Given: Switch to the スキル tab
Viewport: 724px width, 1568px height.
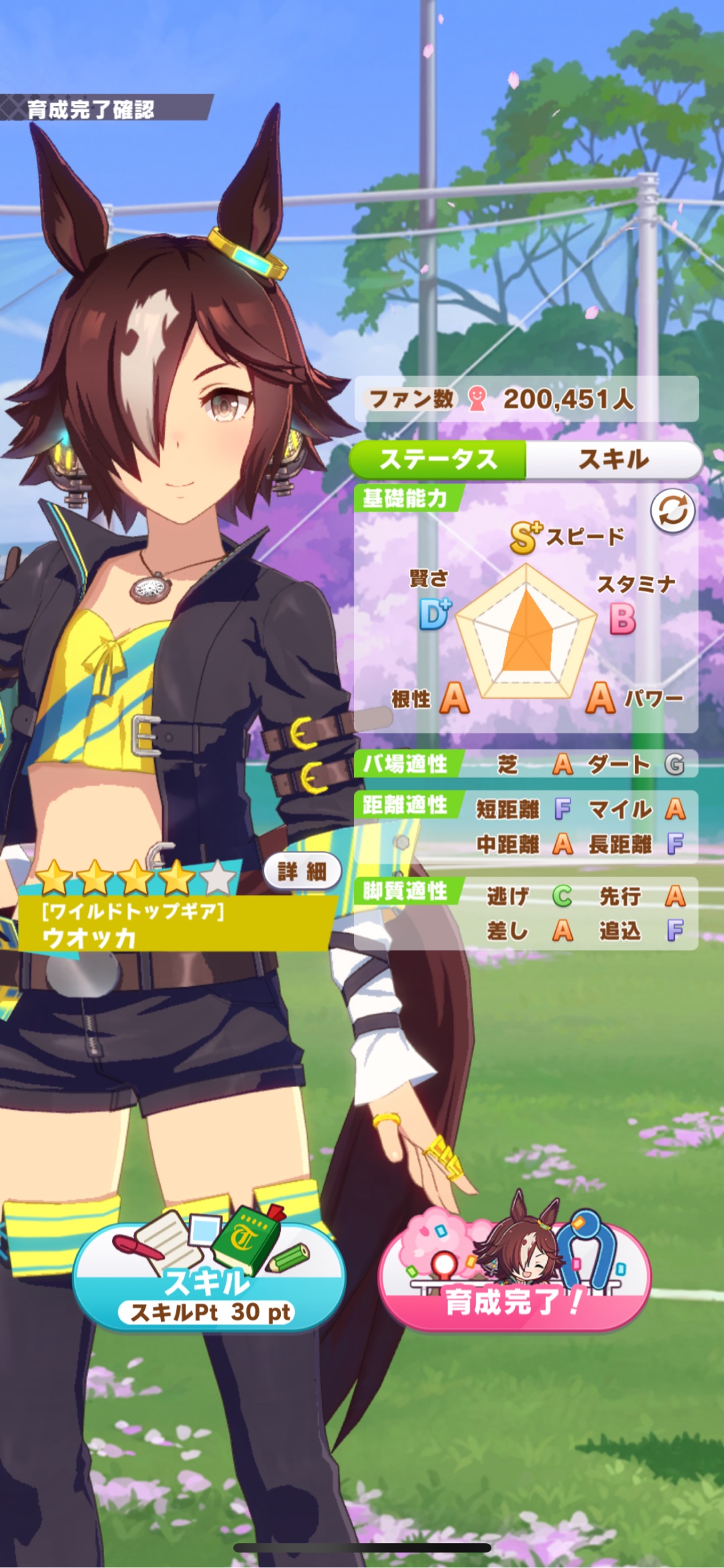Looking at the screenshot, I should [x=613, y=459].
